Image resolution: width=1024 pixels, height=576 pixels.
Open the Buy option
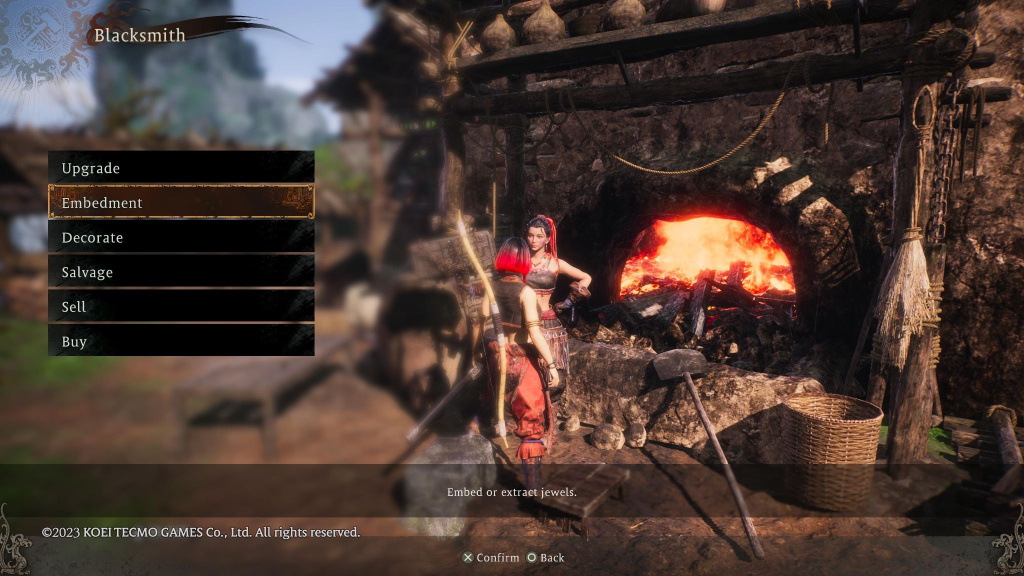(181, 341)
